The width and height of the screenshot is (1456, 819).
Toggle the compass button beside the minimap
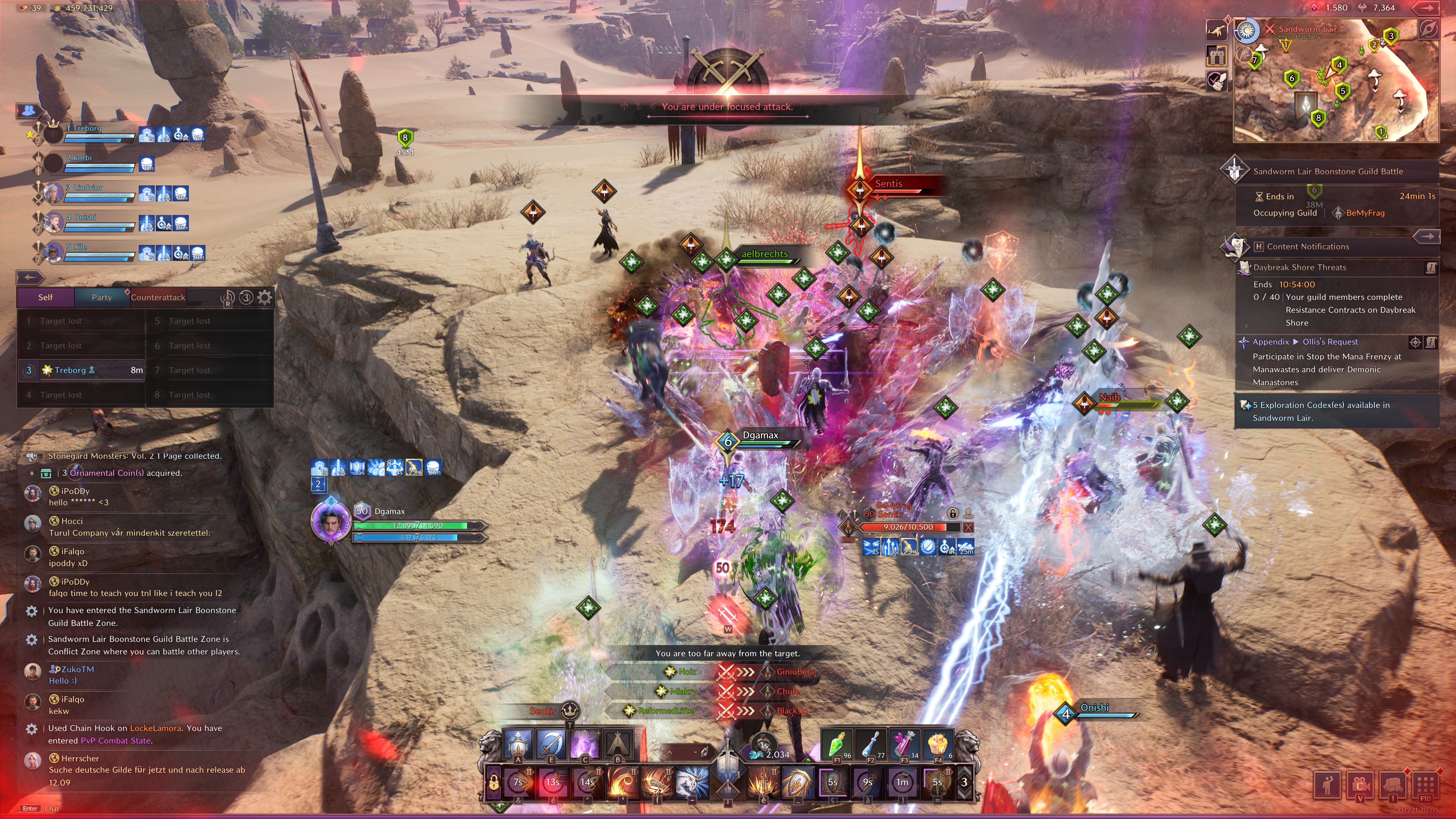tap(1428, 29)
